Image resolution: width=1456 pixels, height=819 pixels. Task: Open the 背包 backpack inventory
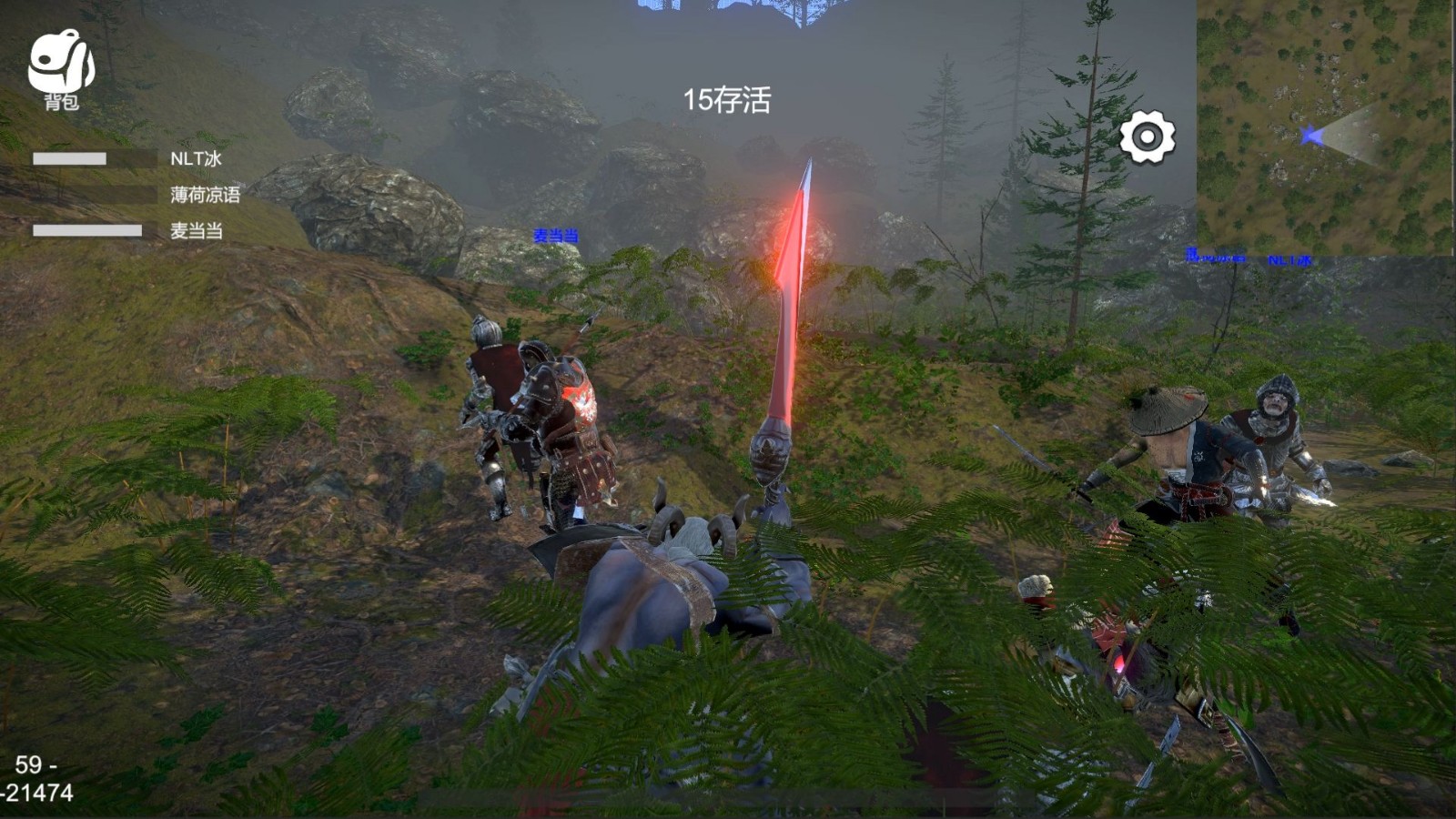click(61, 69)
